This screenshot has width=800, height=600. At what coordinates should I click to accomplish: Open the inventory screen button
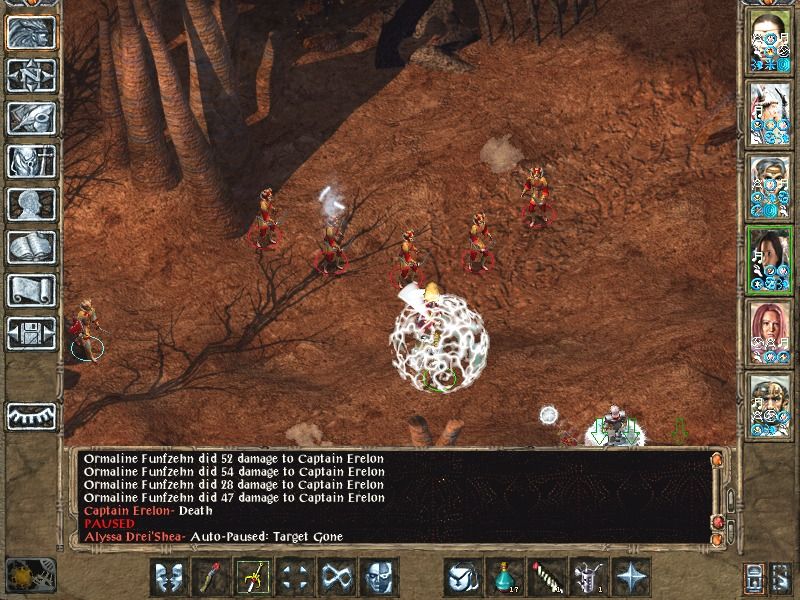pyautogui.click(x=31, y=161)
